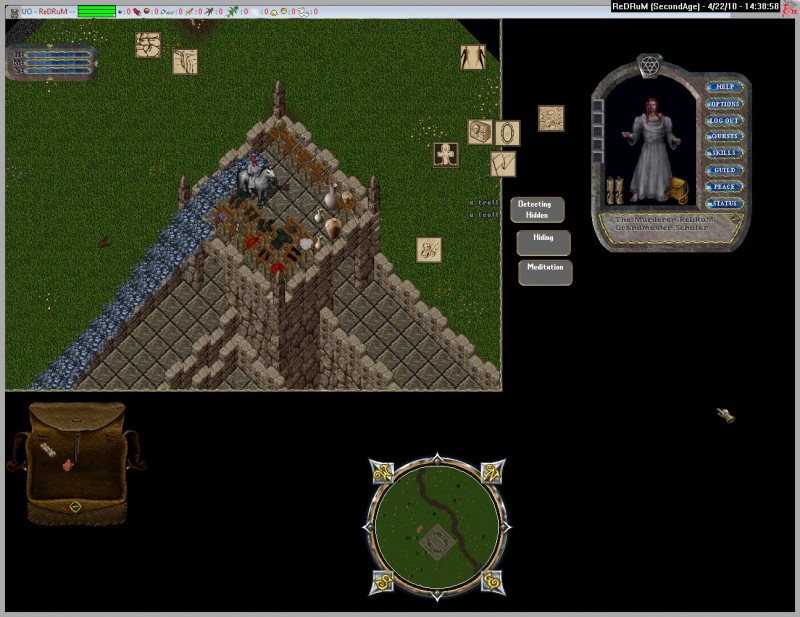Open the Guild window
Screen dimensions: 800x617
[723, 170]
